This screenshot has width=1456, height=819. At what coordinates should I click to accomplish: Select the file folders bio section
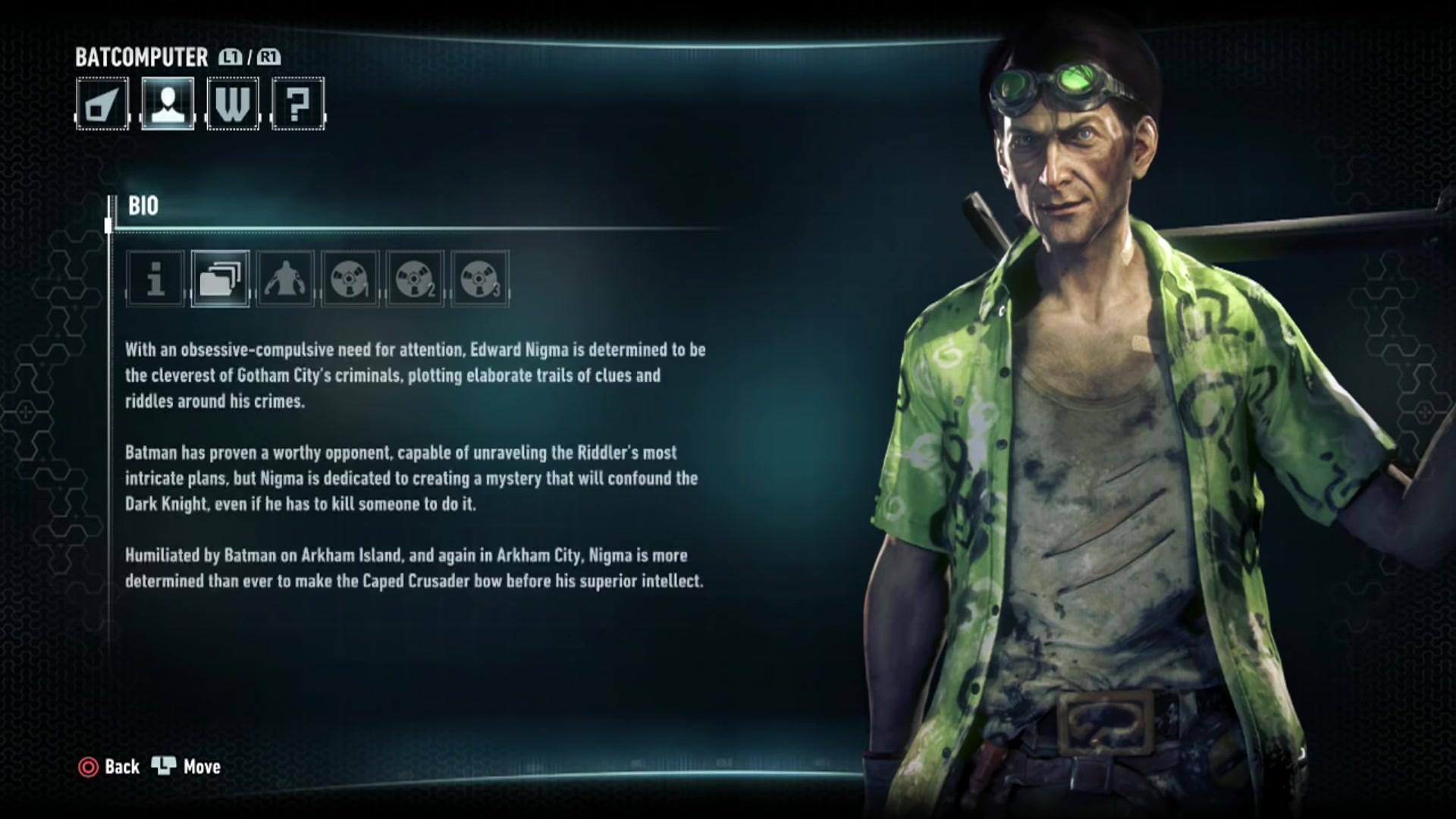[220, 278]
